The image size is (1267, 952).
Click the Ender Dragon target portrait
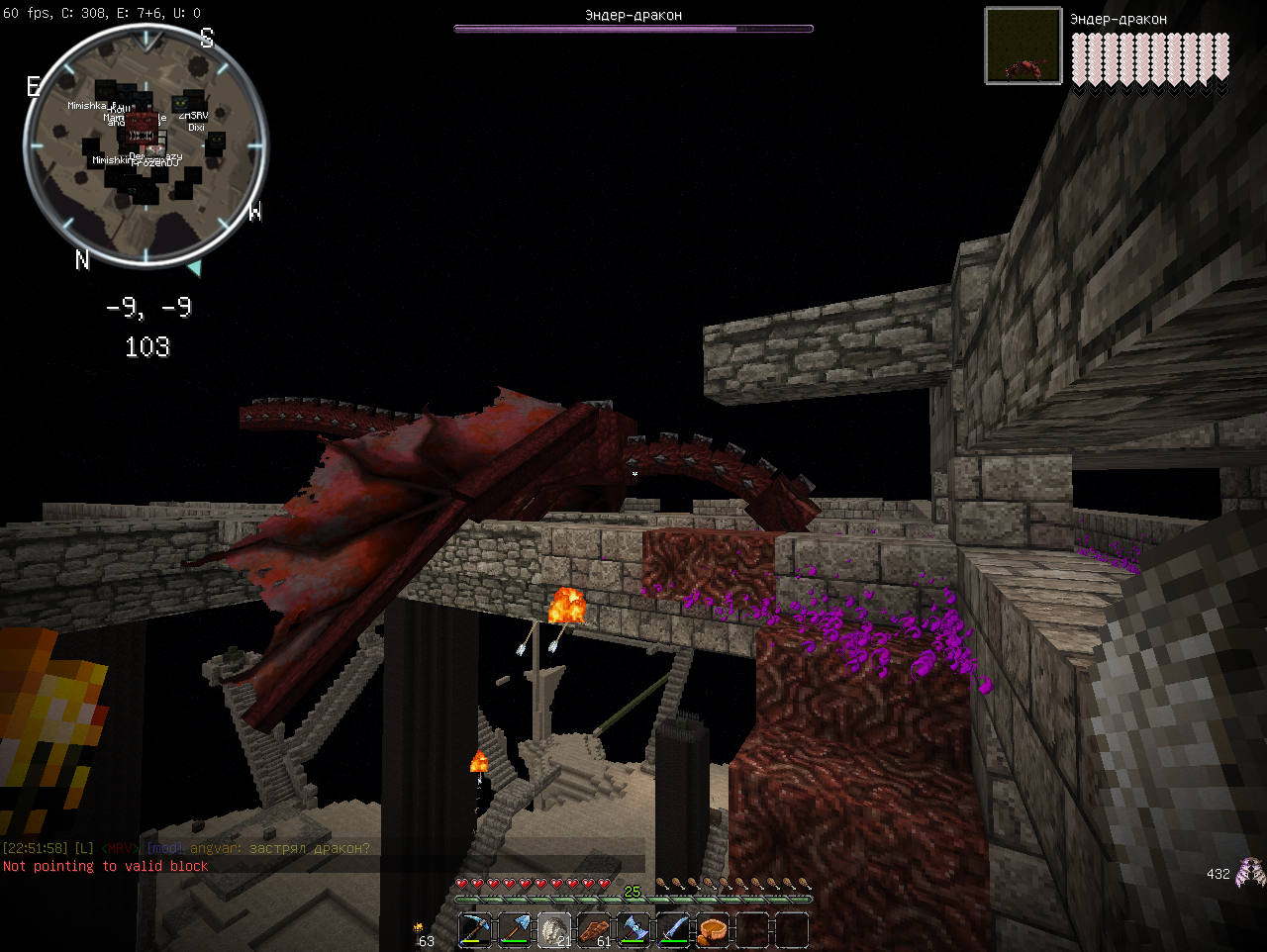(x=1023, y=46)
